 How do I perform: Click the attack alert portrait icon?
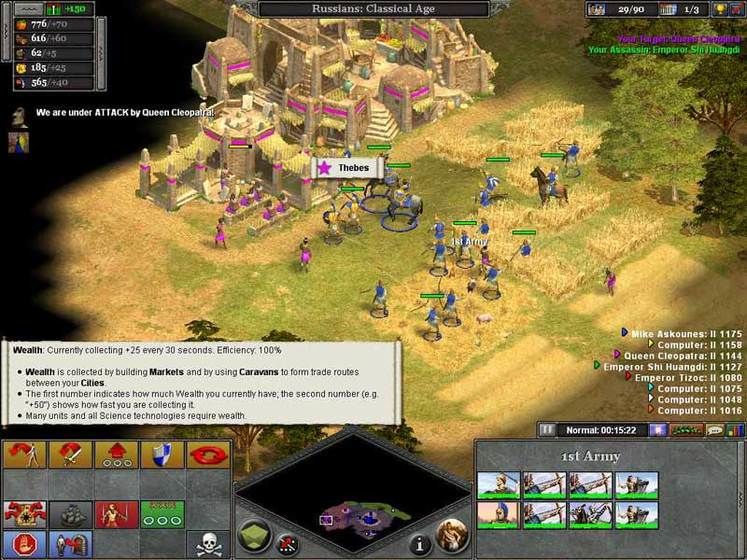19,115
